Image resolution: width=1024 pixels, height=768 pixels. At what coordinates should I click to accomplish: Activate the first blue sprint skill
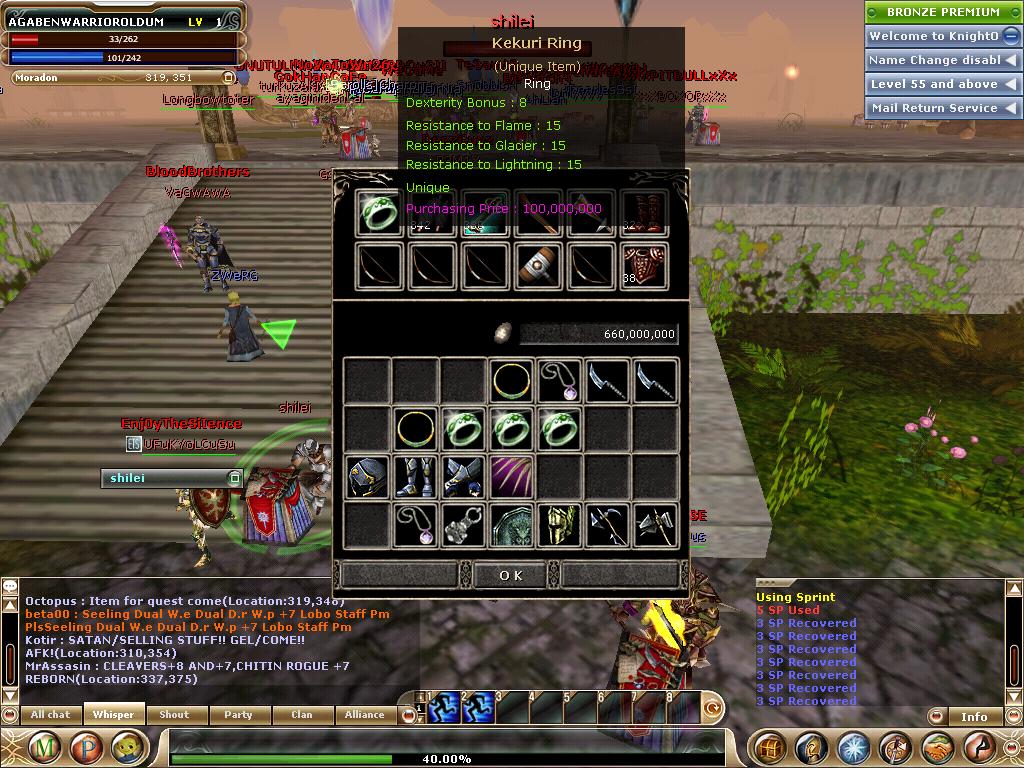pos(445,707)
